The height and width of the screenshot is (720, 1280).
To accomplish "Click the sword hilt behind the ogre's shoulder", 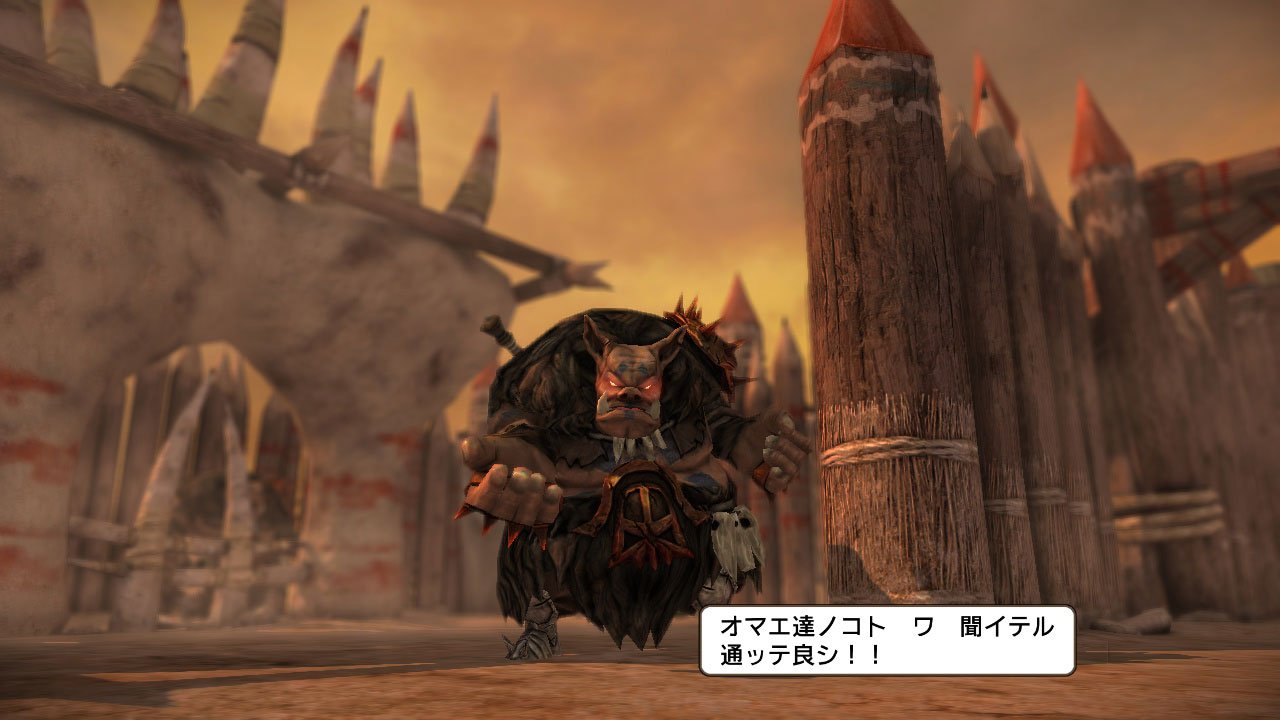I will [497, 330].
